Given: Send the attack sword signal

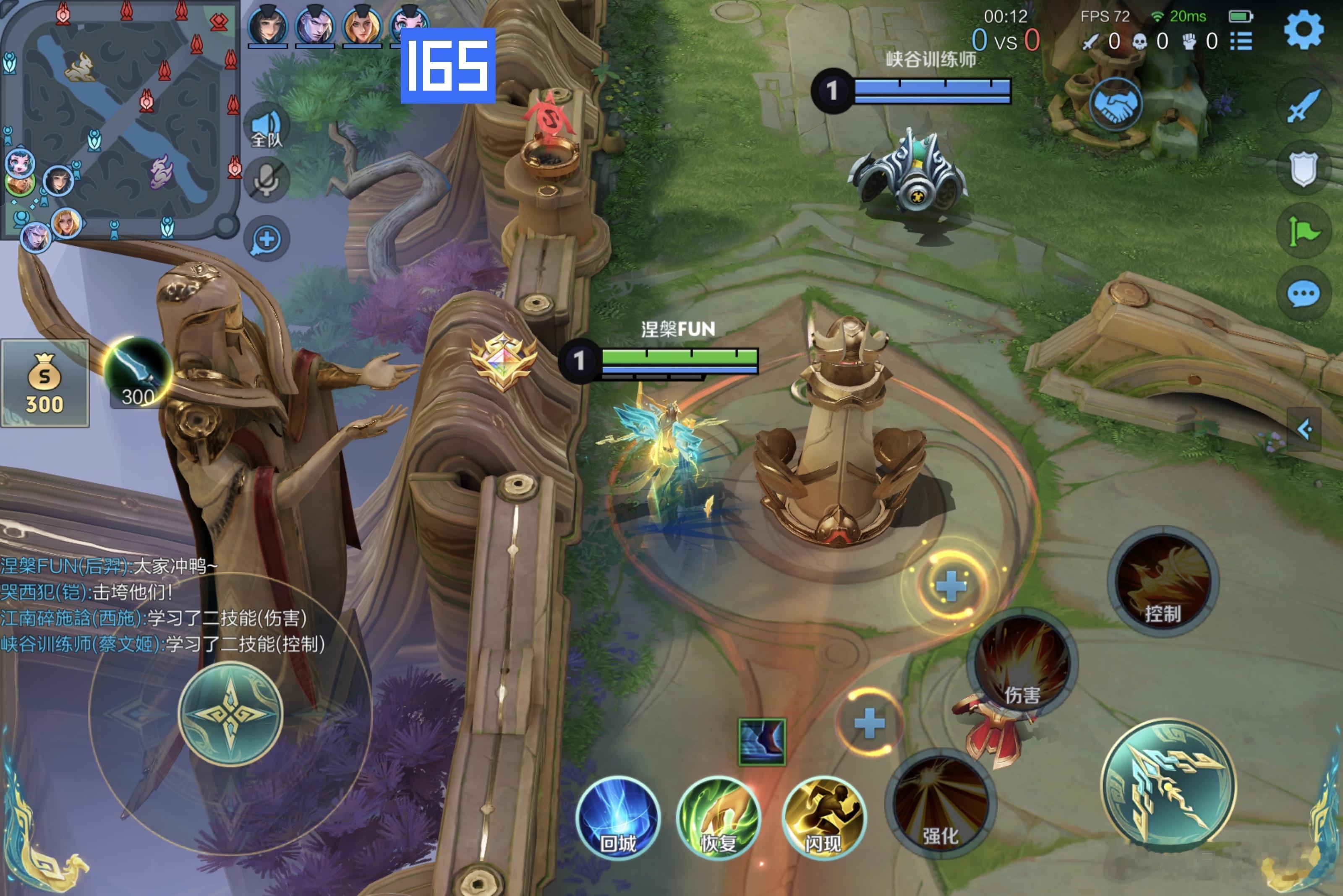Looking at the screenshot, I should tap(1303, 106).
